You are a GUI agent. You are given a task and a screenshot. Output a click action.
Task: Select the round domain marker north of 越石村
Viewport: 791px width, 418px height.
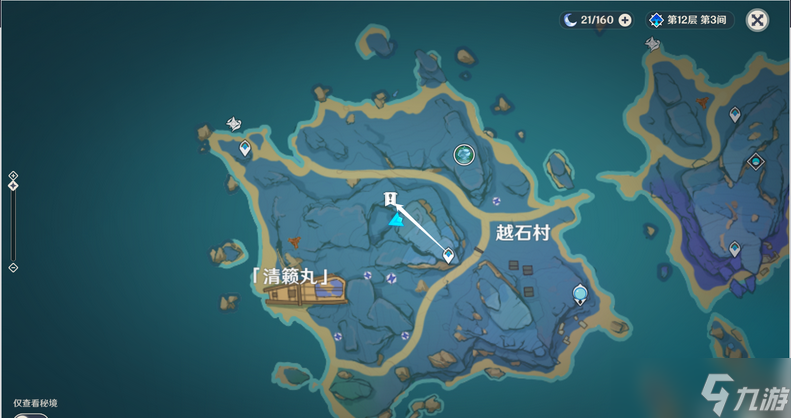pos(464,154)
